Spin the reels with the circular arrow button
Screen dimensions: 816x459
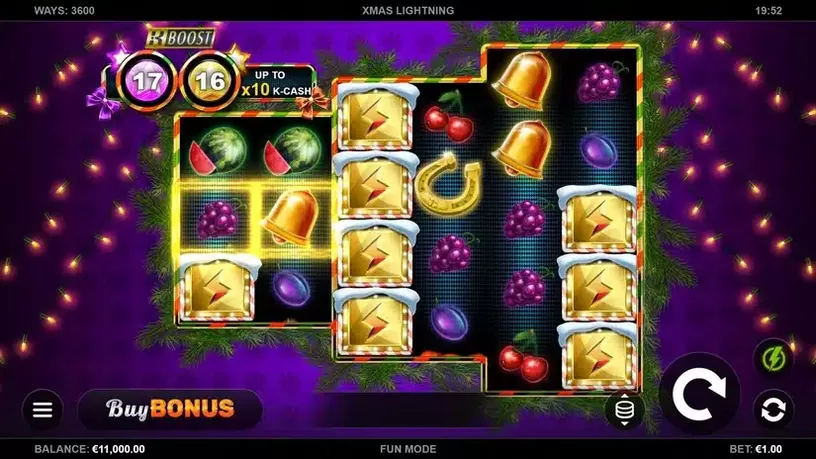coord(699,394)
